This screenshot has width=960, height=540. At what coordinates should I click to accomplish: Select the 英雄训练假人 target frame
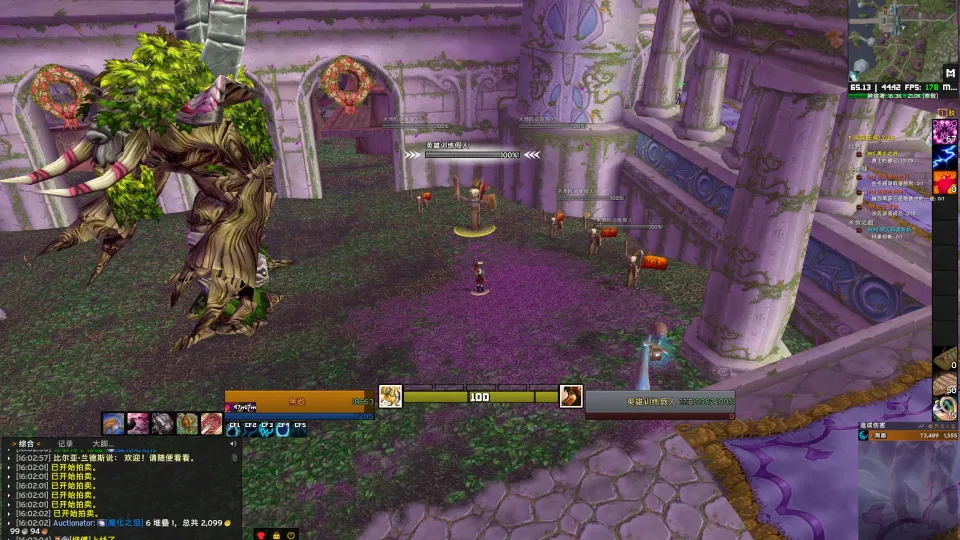point(658,402)
